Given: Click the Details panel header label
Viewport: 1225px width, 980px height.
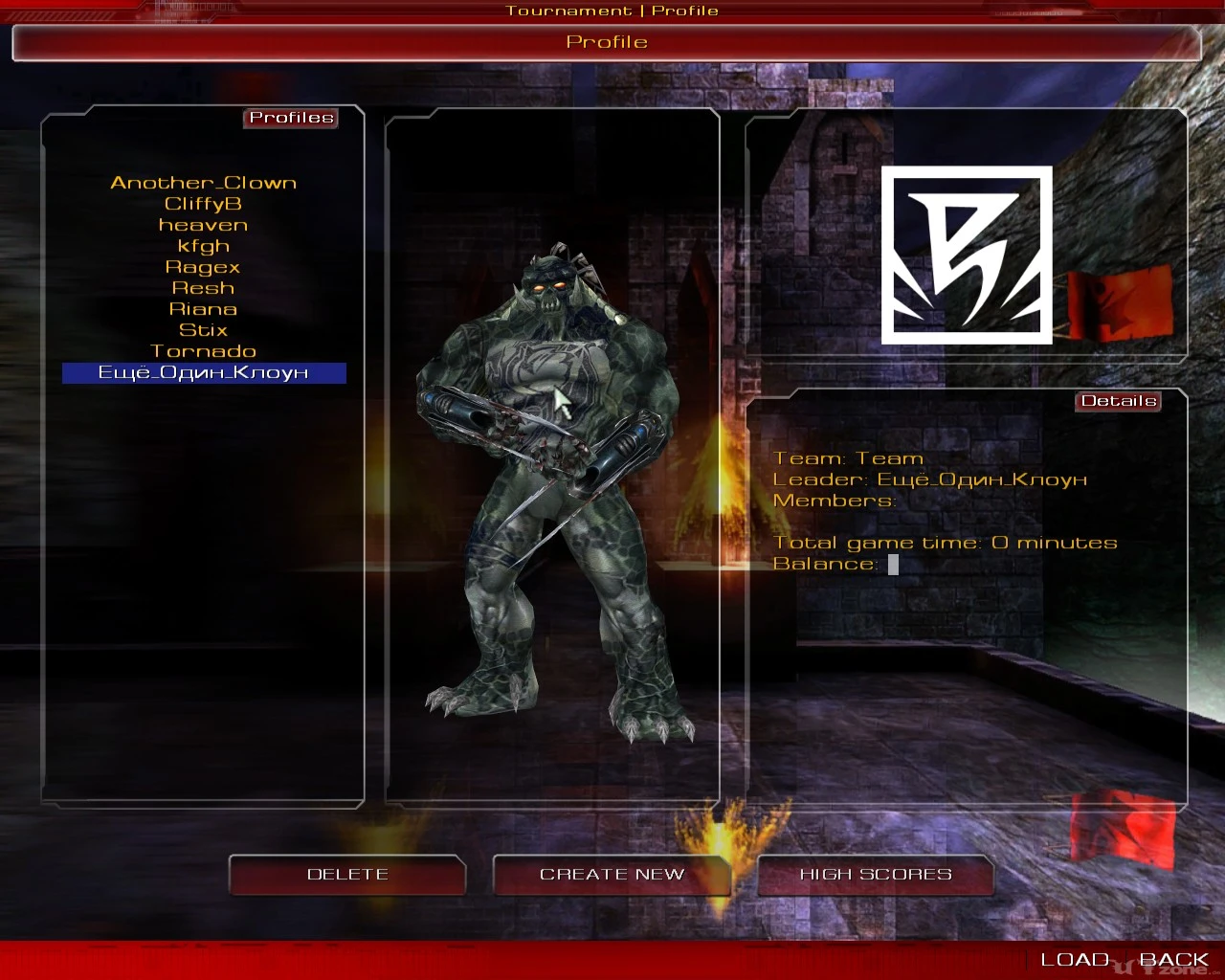Looking at the screenshot, I should (1118, 401).
